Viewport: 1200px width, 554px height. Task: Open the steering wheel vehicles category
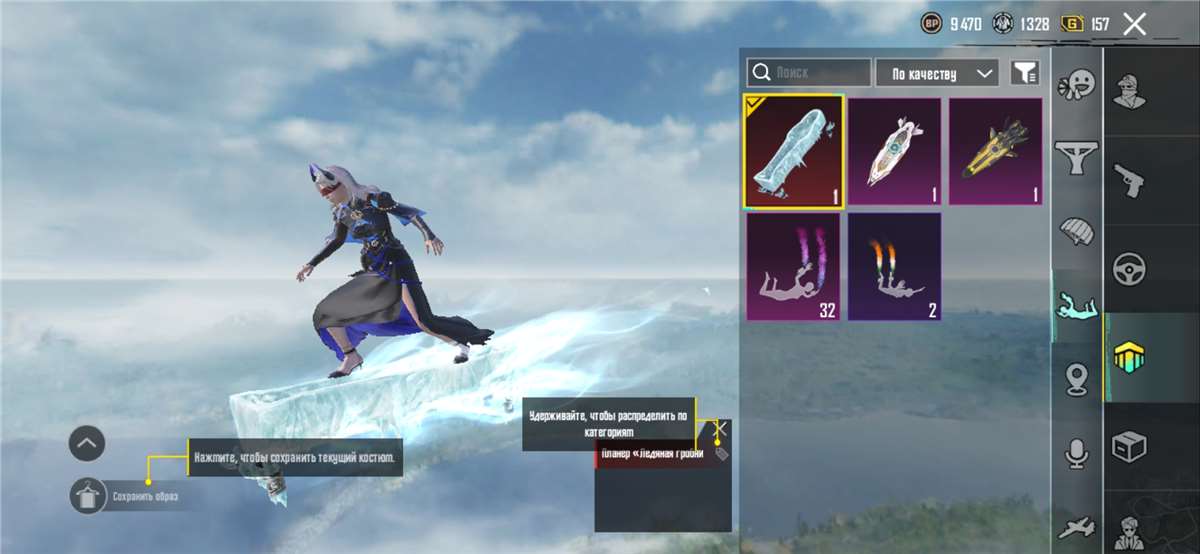point(1130,269)
